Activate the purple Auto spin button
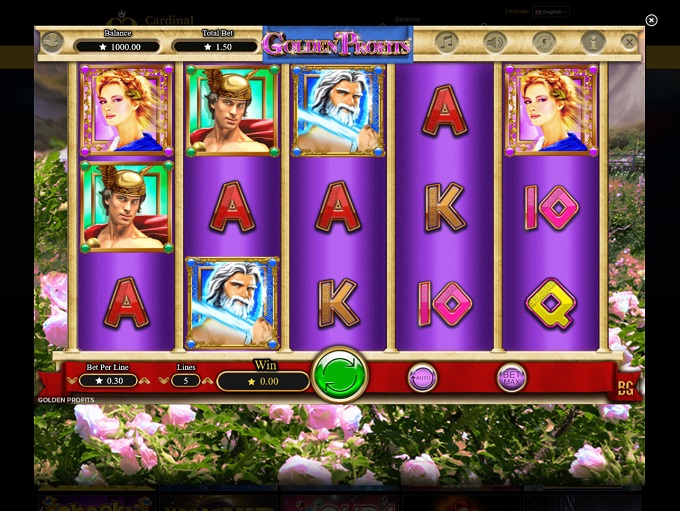This screenshot has width=680, height=511. (x=422, y=378)
